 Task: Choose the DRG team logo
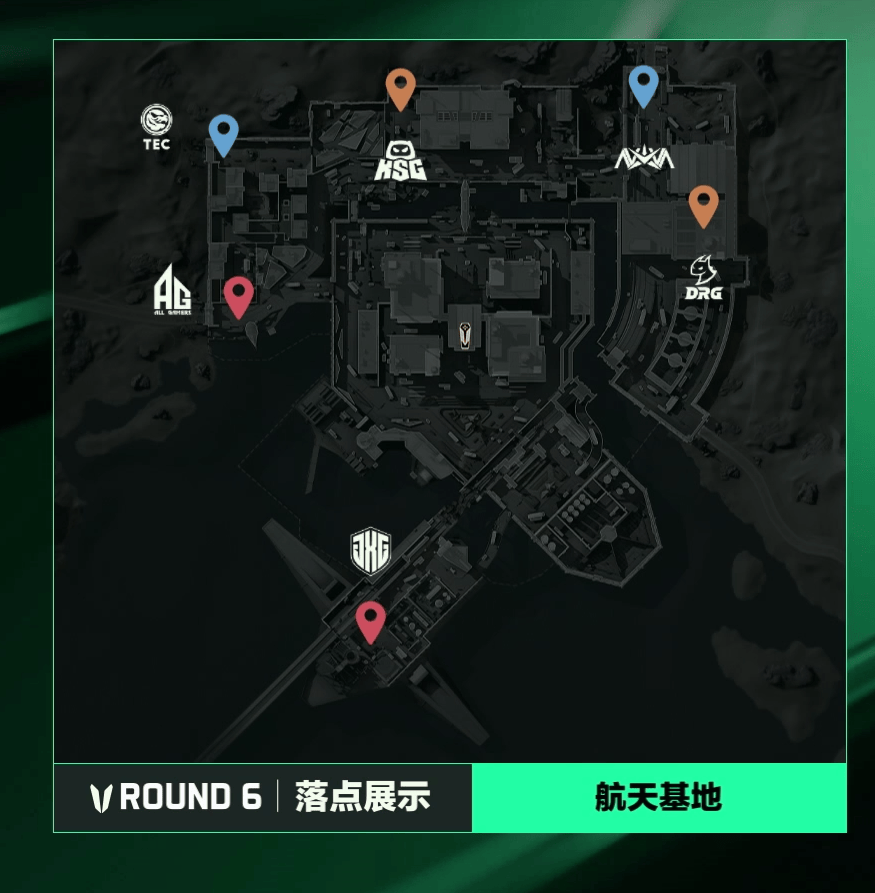tap(704, 278)
